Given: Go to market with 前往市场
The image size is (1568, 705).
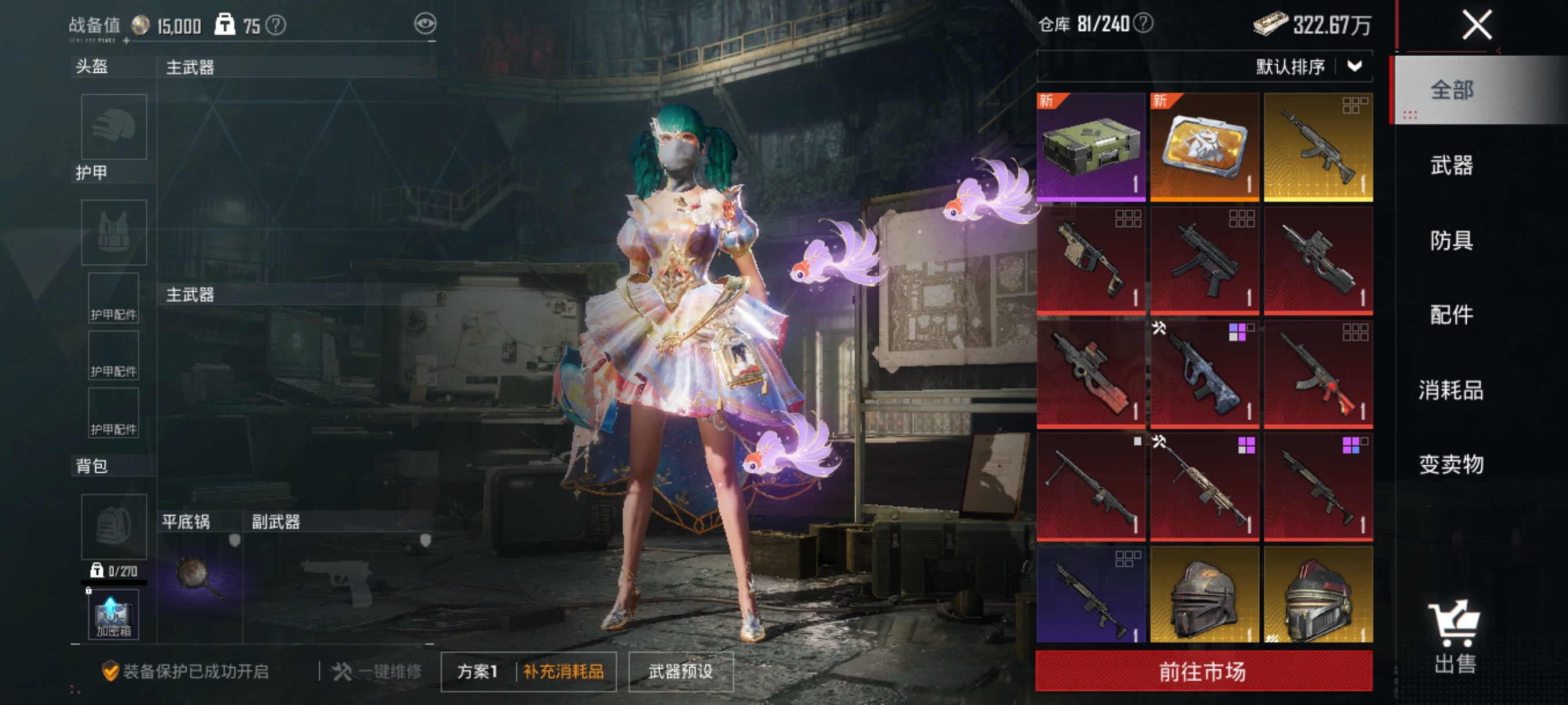Looking at the screenshot, I should point(1203,671).
